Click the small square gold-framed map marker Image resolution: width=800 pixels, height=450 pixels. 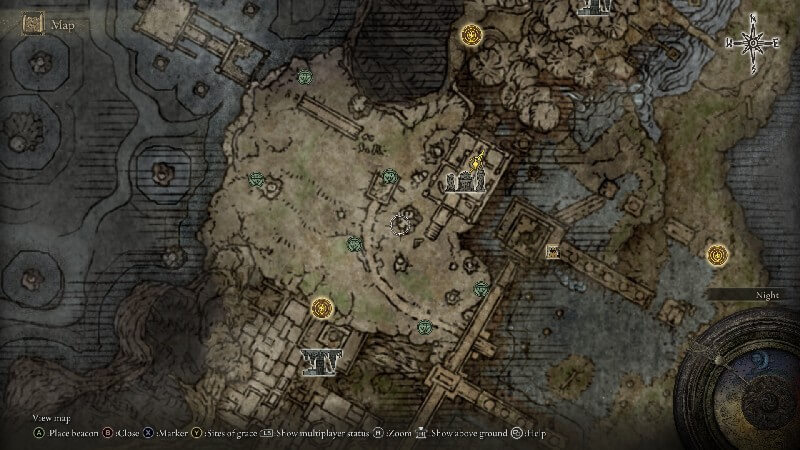[x=551, y=251]
